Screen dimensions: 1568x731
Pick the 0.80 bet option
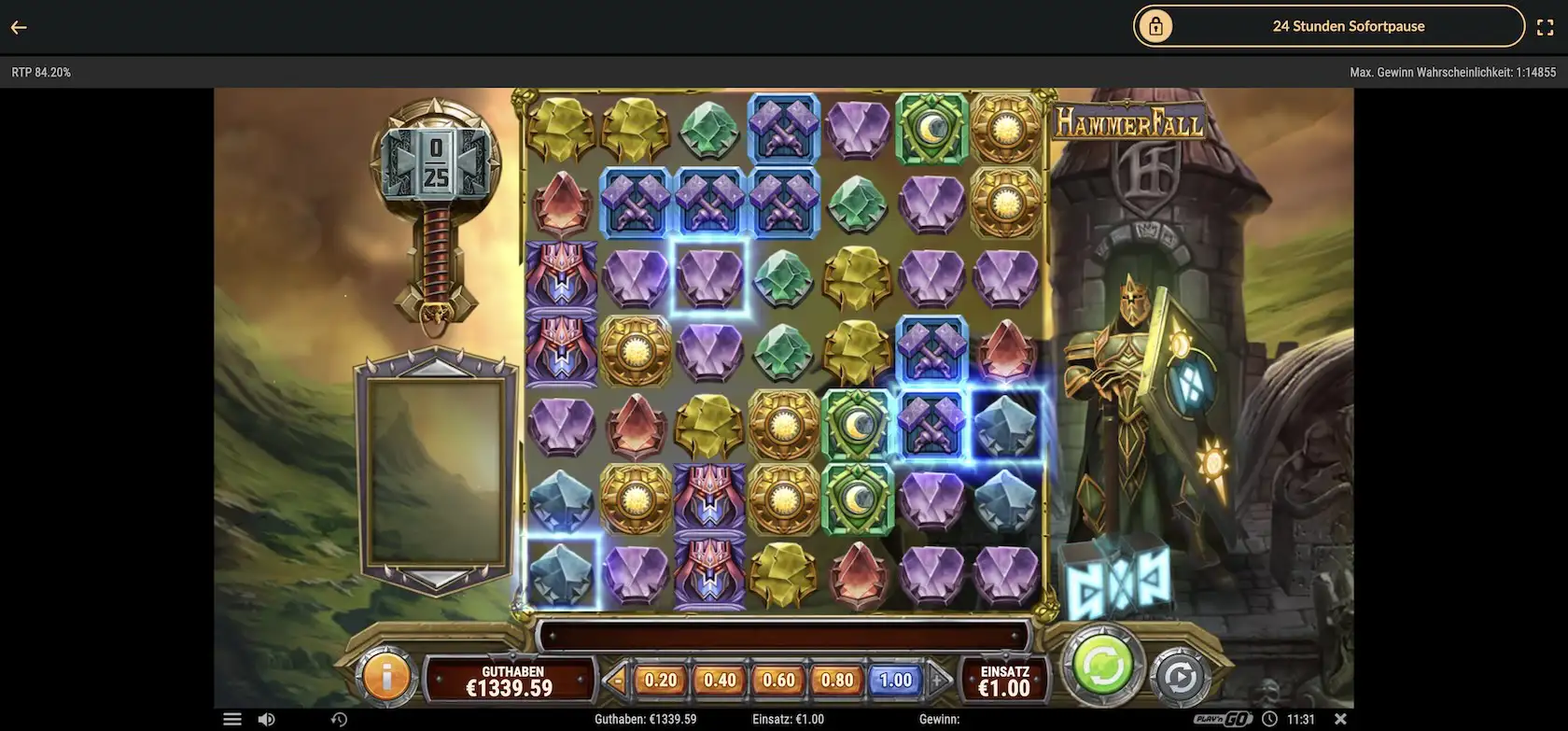click(837, 681)
